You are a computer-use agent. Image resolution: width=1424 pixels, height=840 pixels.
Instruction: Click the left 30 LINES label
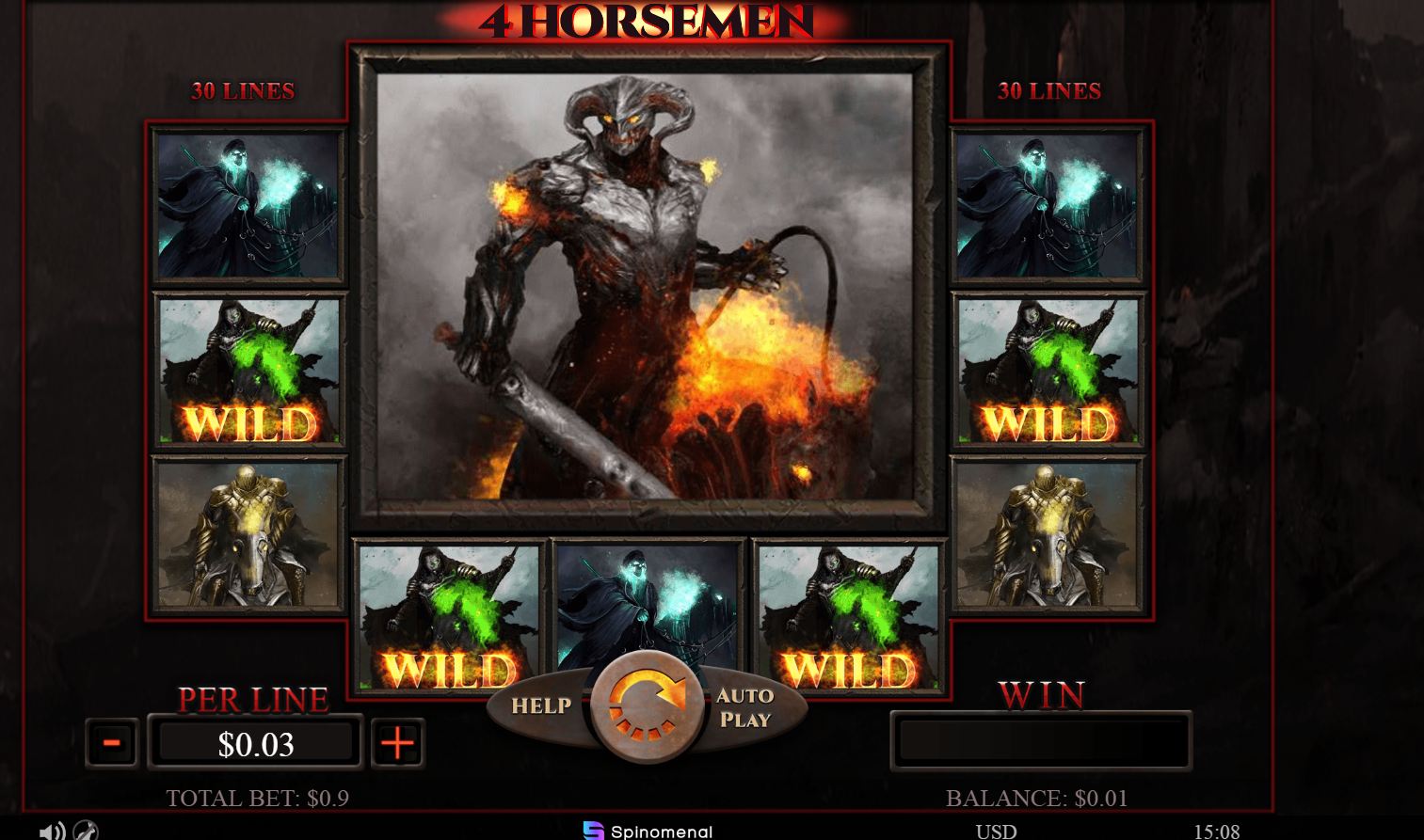pyautogui.click(x=243, y=91)
